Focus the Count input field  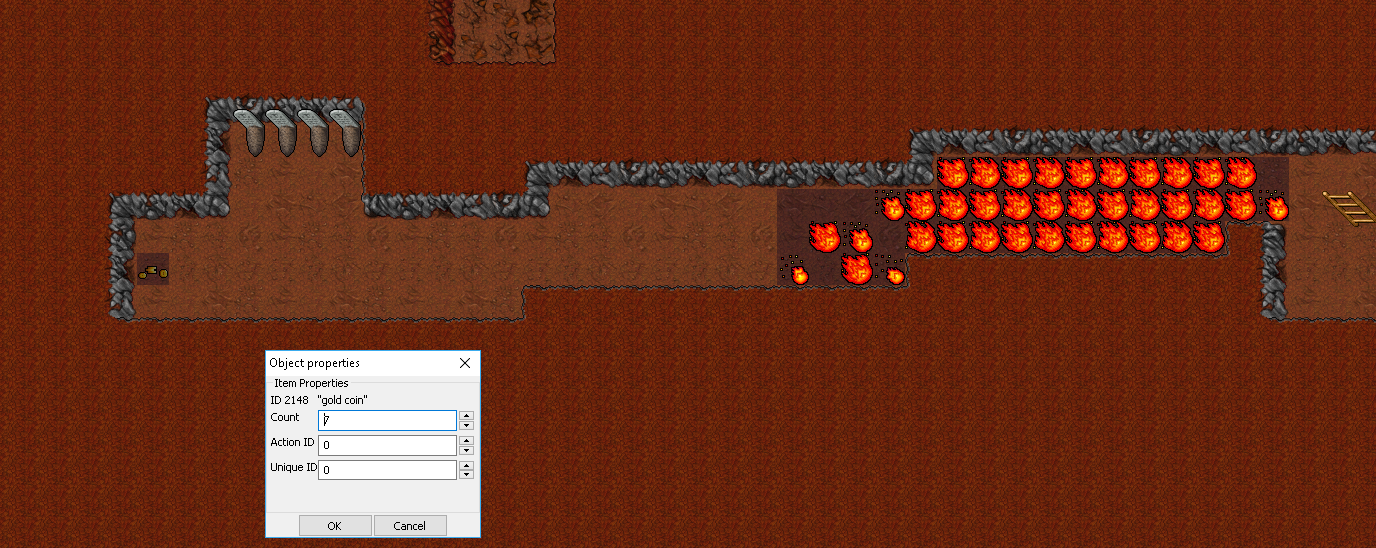click(x=387, y=421)
